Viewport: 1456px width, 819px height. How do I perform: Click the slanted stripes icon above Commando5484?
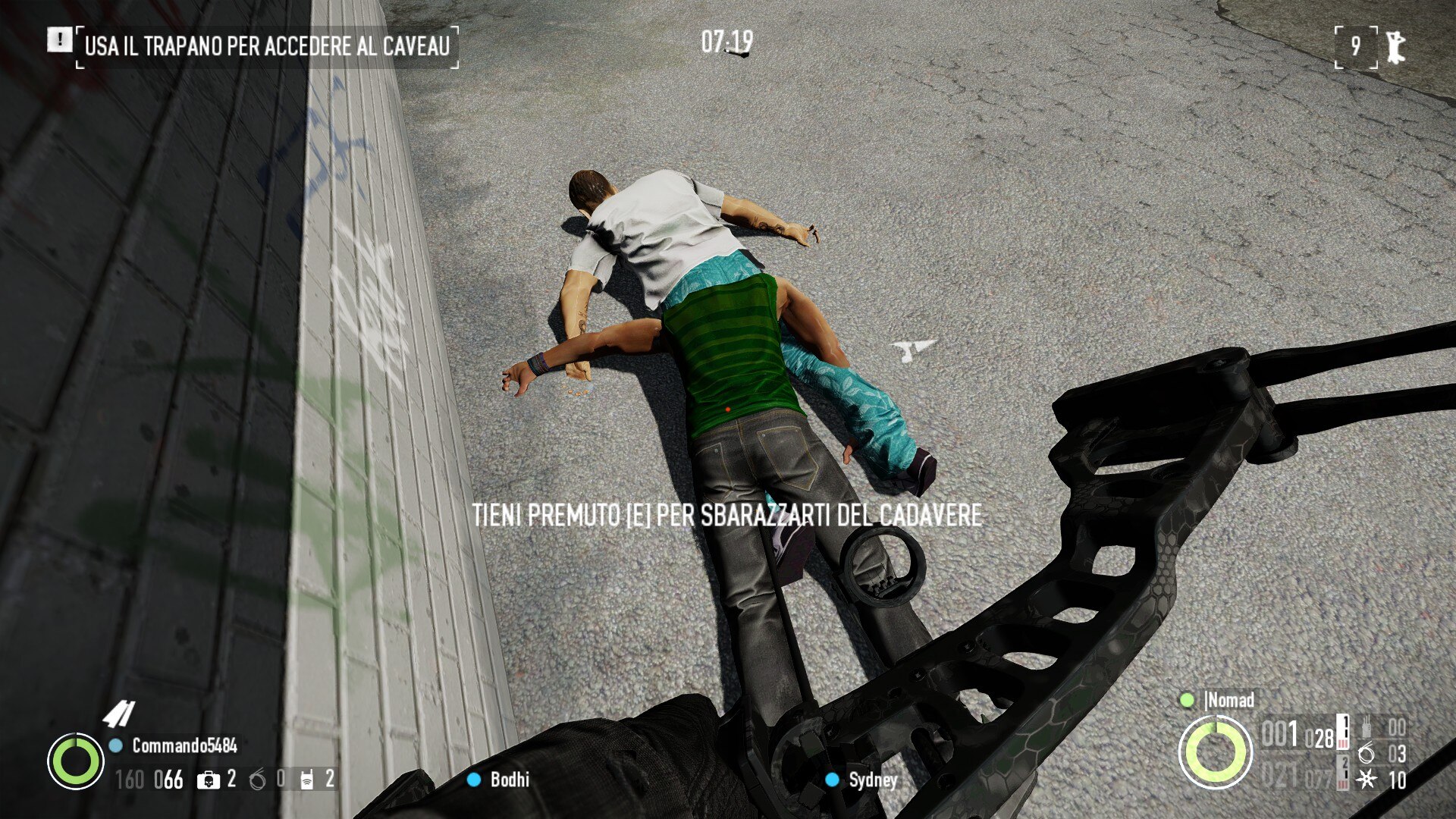tap(119, 714)
